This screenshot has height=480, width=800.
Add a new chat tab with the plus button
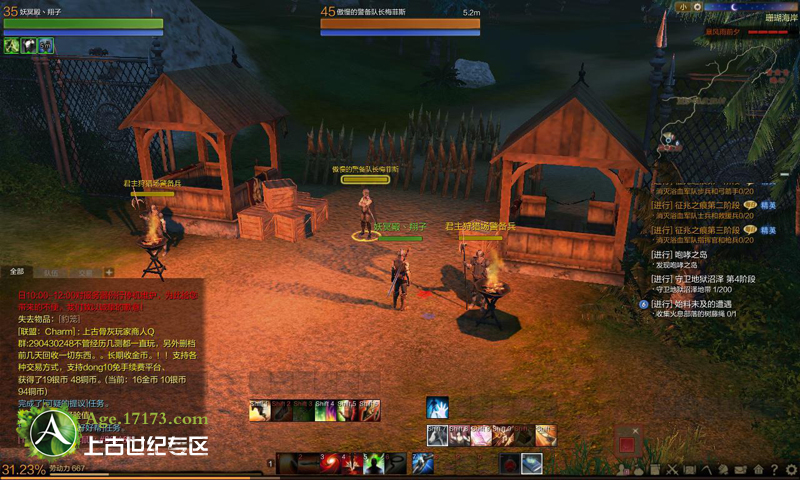(x=109, y=271)
